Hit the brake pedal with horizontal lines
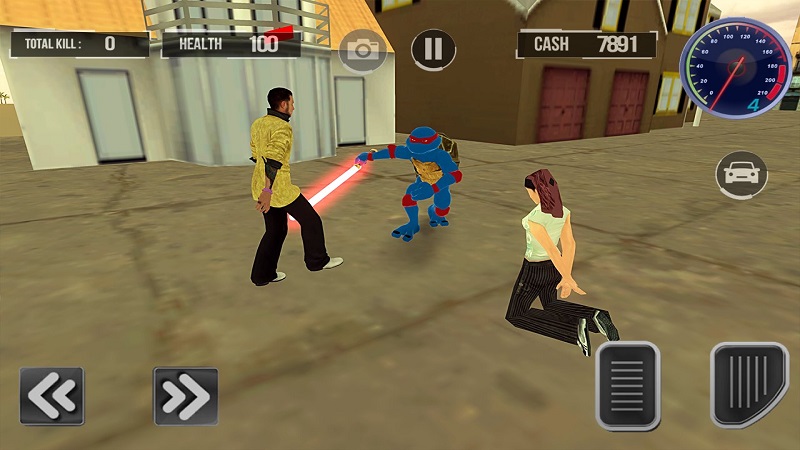The image size is (800, 450). coord(627,385)
